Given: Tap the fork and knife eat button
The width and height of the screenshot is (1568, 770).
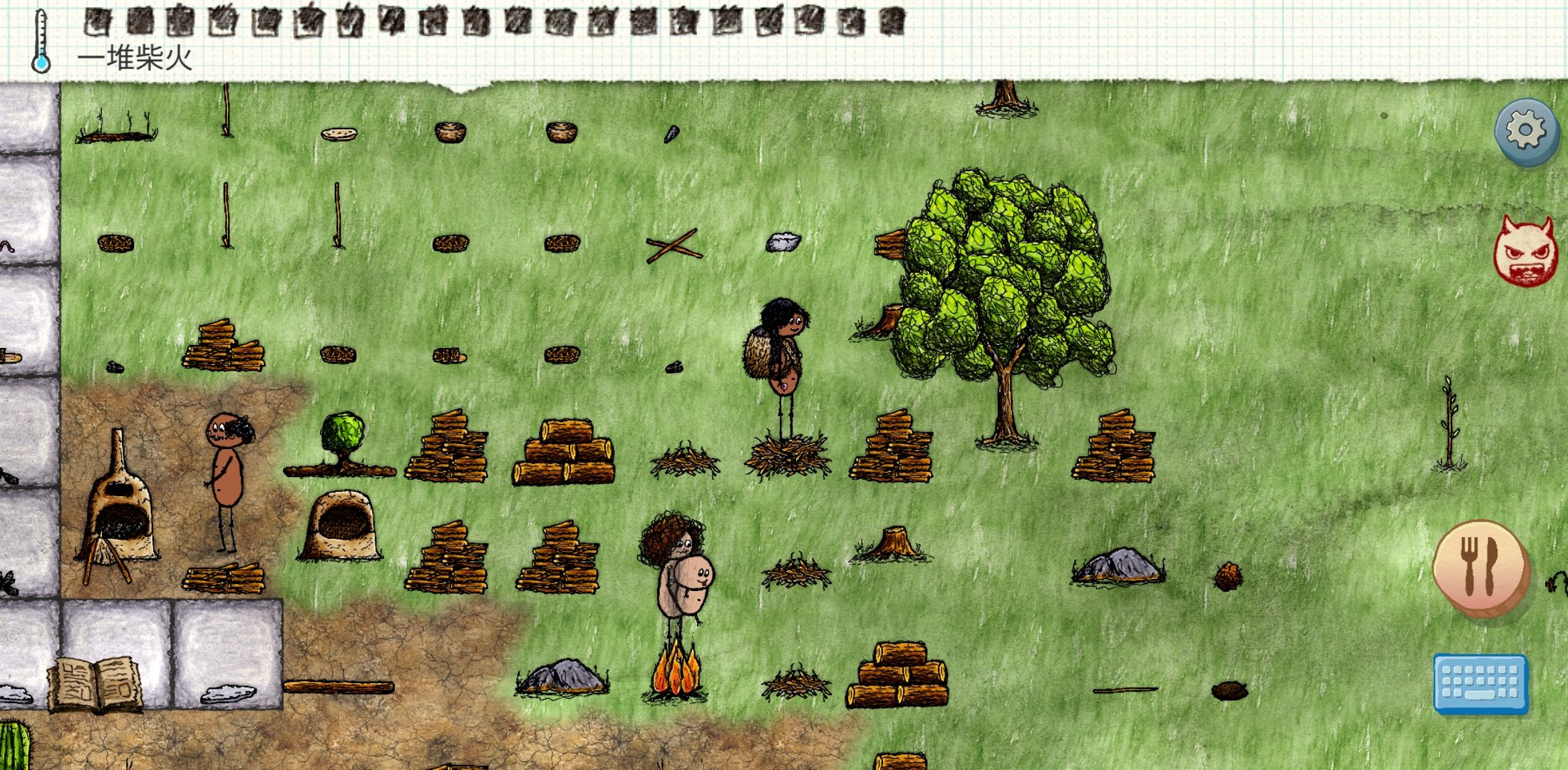Looking at the screenshot, I should (x=1480, y=568).
